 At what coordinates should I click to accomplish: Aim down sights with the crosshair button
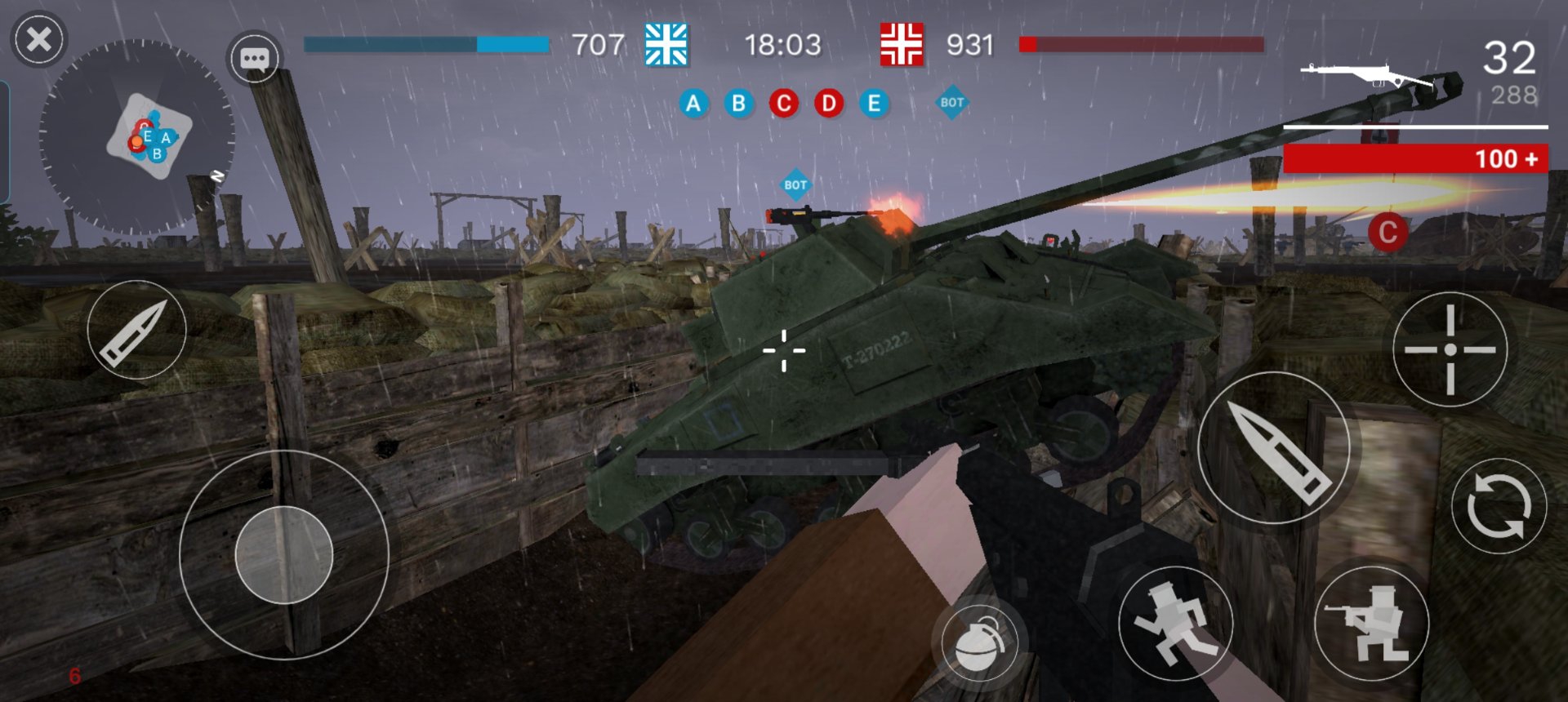(1450, 349)
